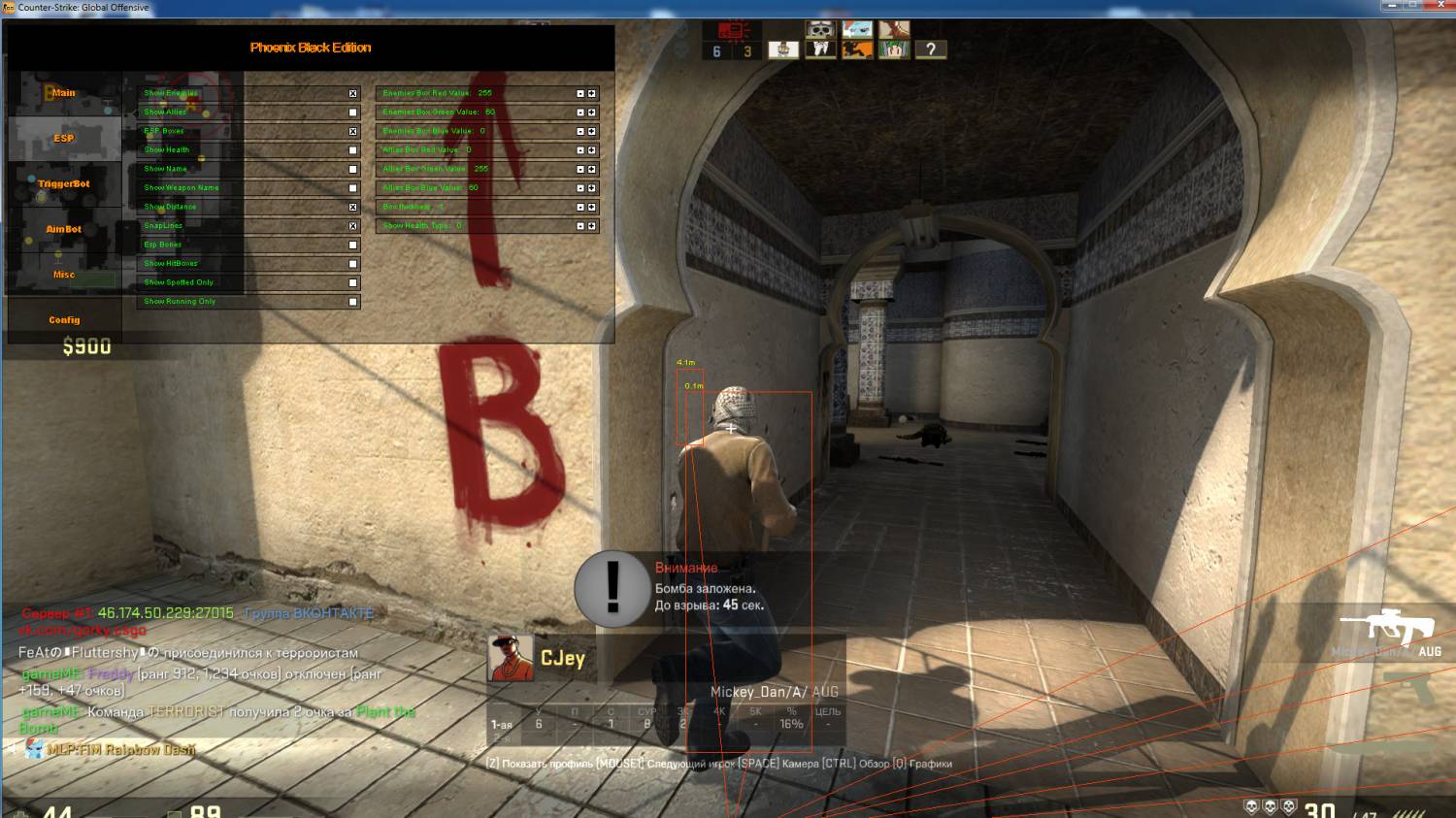Enable Show Spotted Only checkbox

353,282
